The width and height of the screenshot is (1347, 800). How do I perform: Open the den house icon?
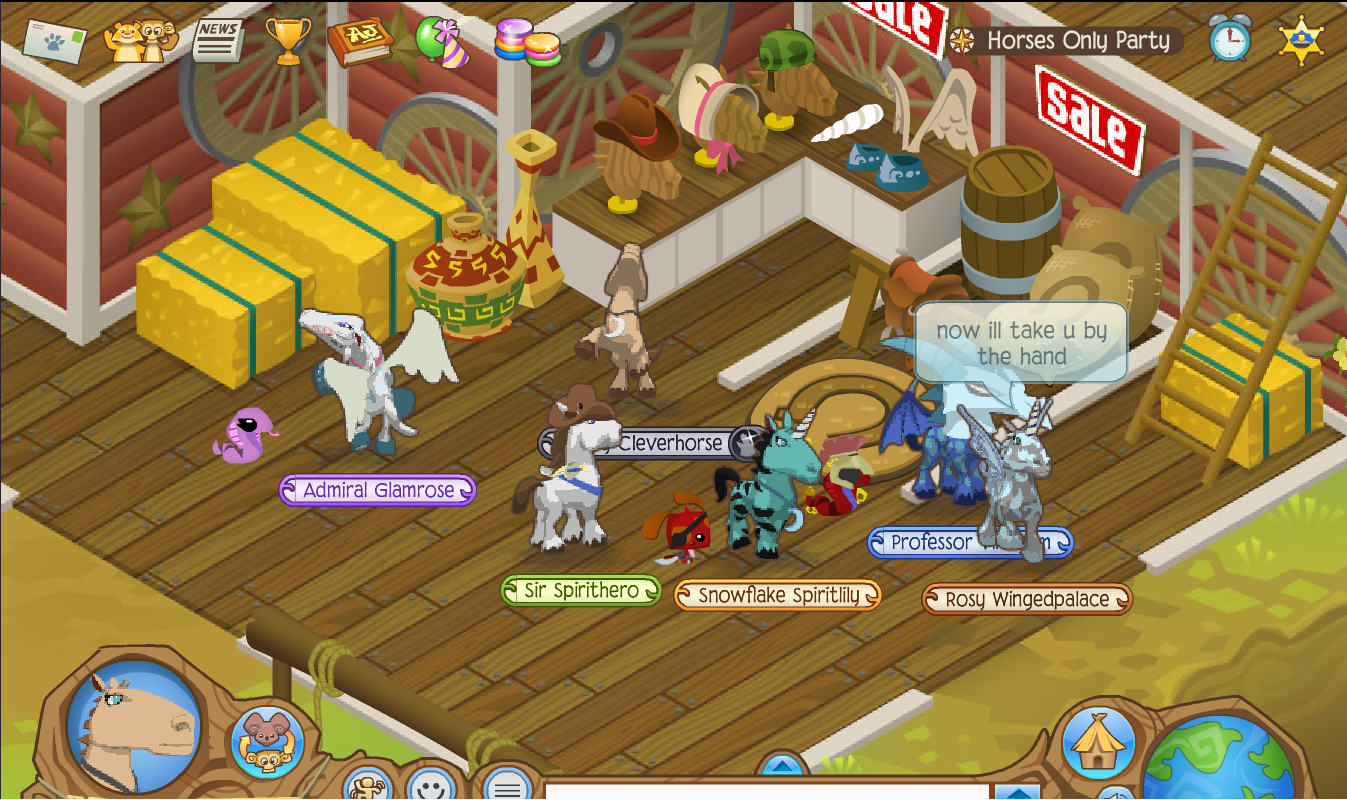point(1098,740)
